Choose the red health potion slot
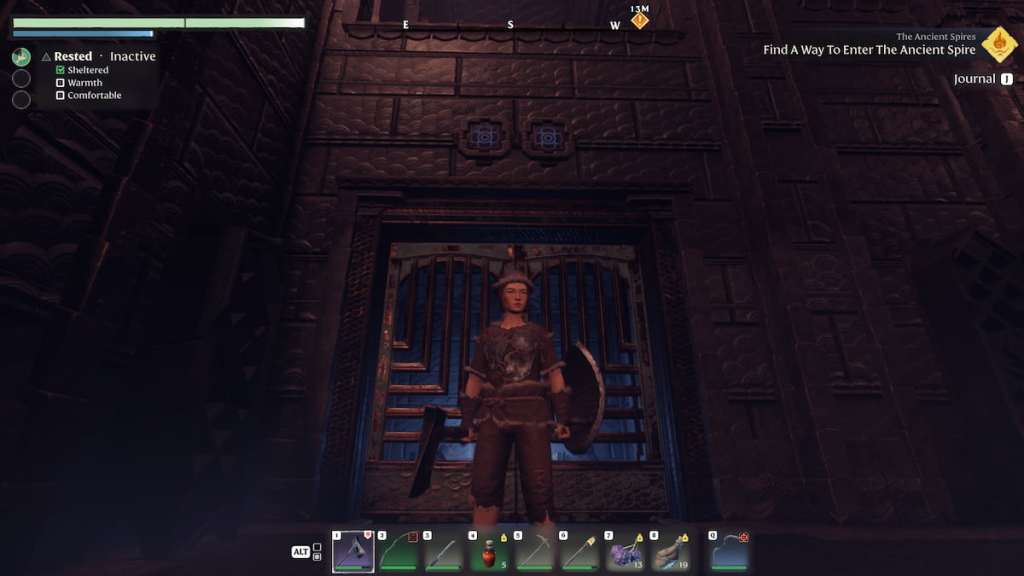Image resolution: width=1024 pixels, height=576 pixels. [489, 552]
